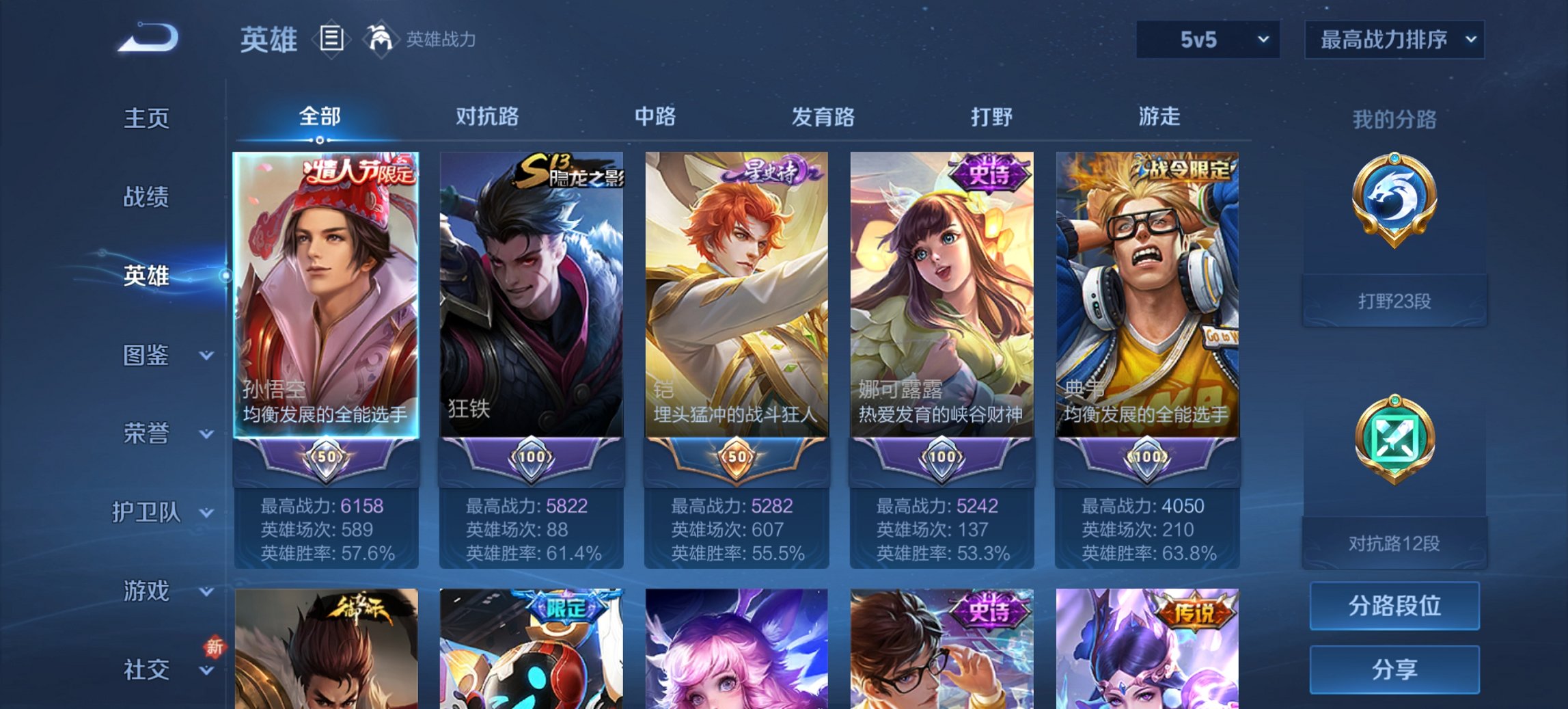Expand the 图鉴 sidebar section
The height and width of the screenshot is (709, 1568).
pyautogui.click(x=147, y=356)
